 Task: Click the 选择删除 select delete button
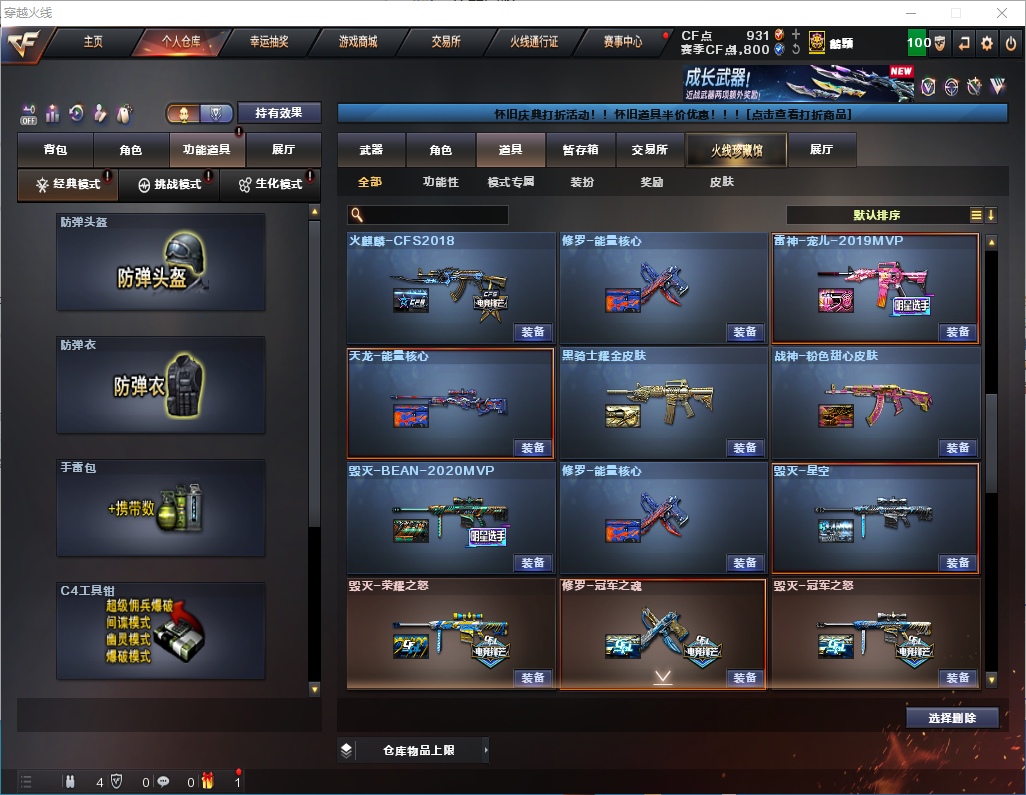(x=952, y=718)
